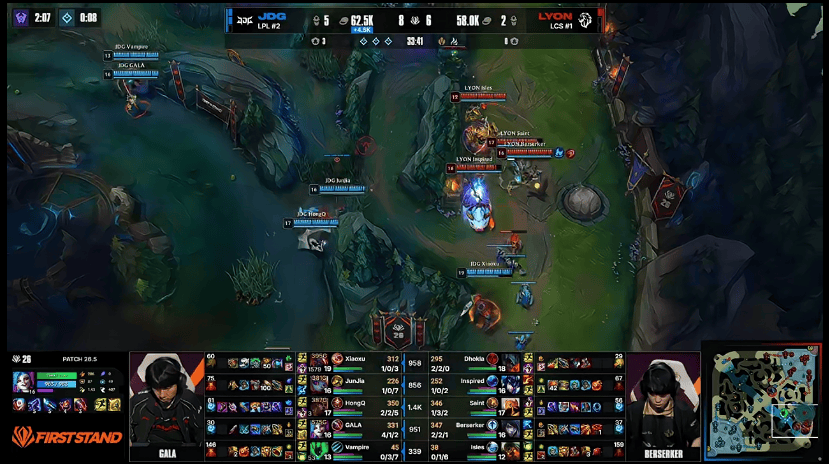Click the Baron timer icon

coord(20,17)
